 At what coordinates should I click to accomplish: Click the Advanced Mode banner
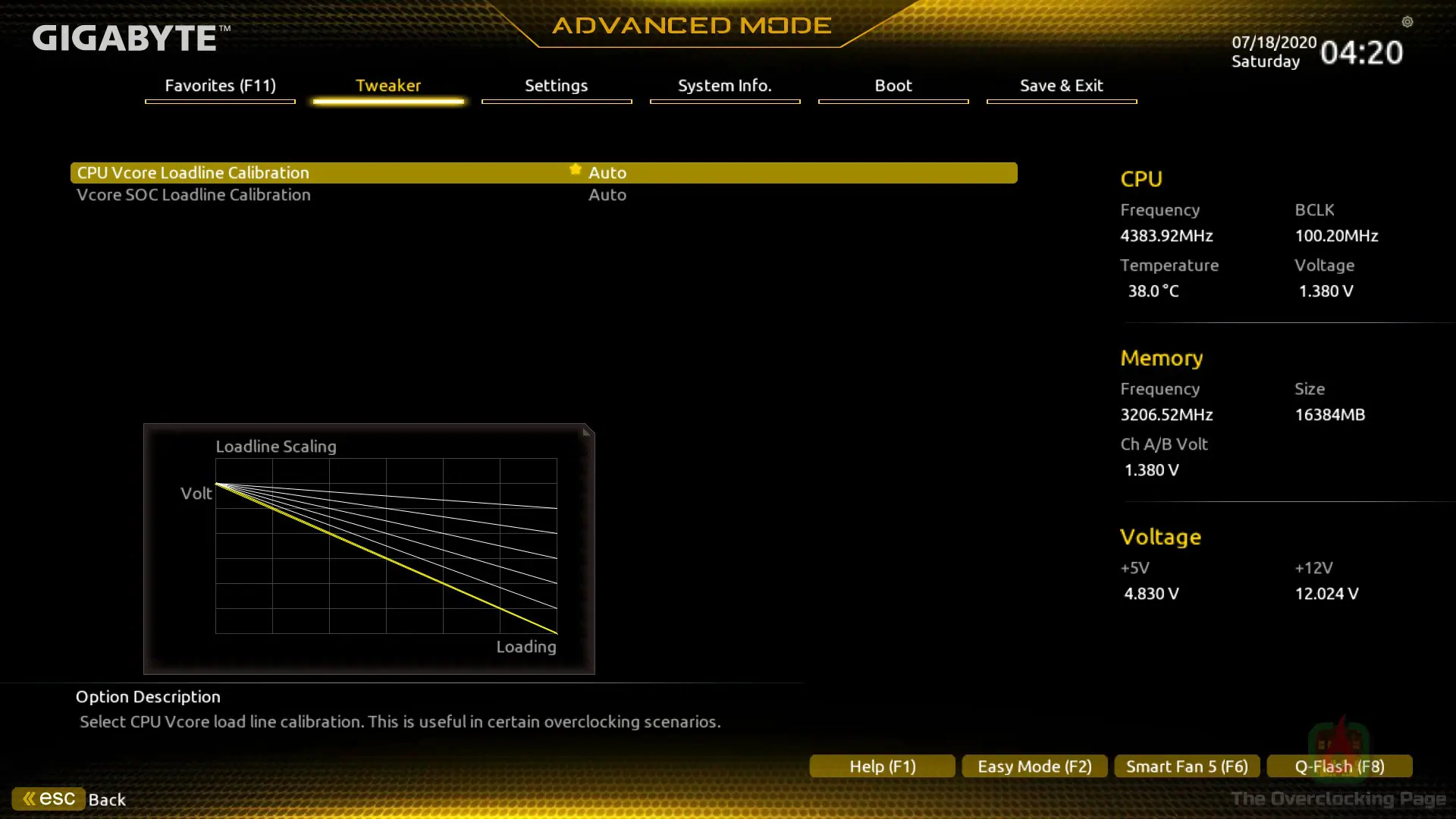click(x=689, y=25)
